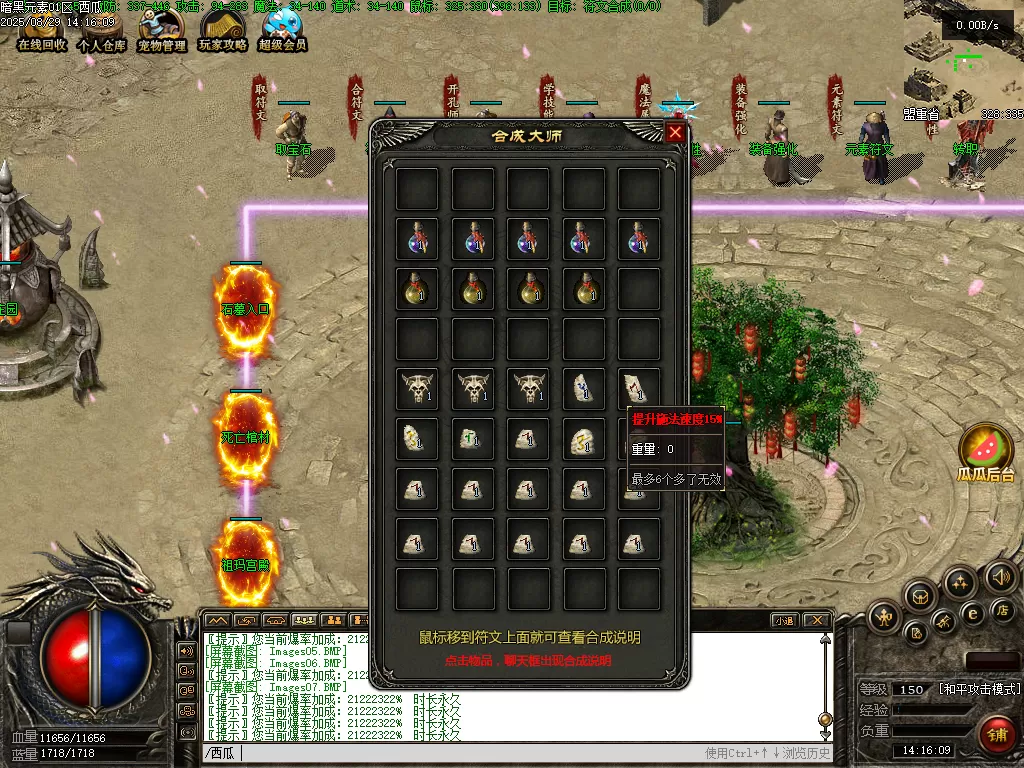Click the round 'e' button
The width and height of the screenshot is (1024, 768).
pos(971,613)
